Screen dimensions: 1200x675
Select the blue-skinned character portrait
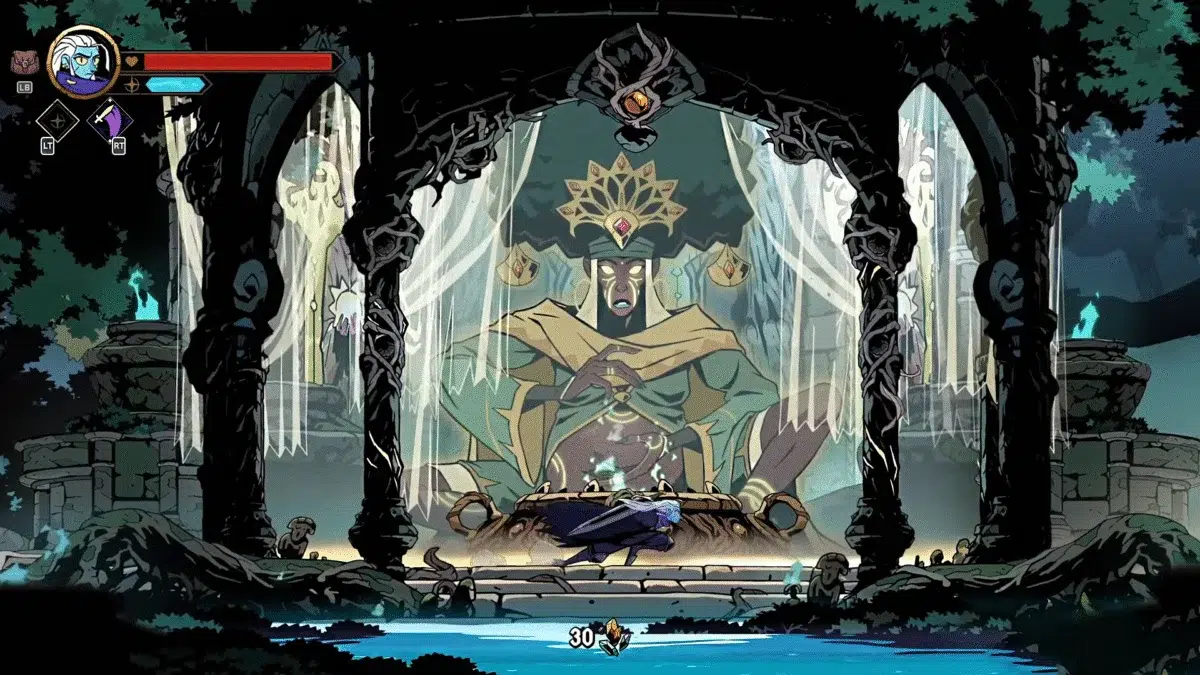[83, 62]
